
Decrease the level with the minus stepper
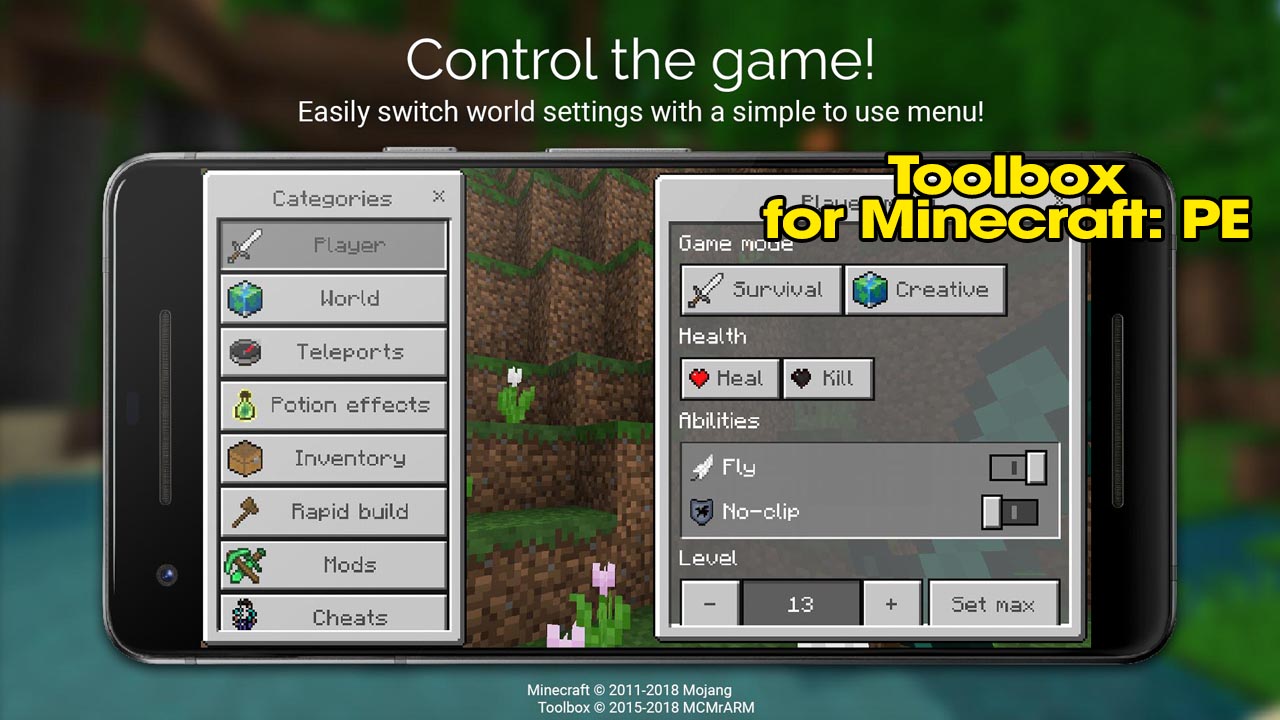point(710,603)
